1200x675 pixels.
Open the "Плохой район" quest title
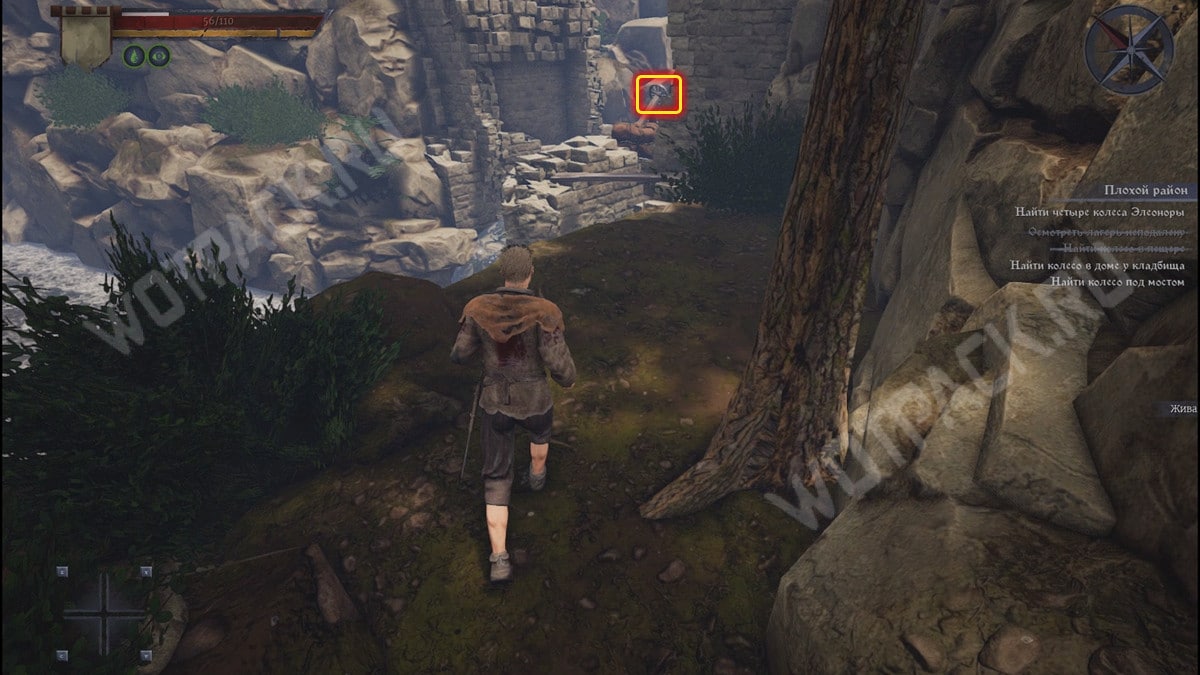pyautogui.click(x=1145, y=190)
